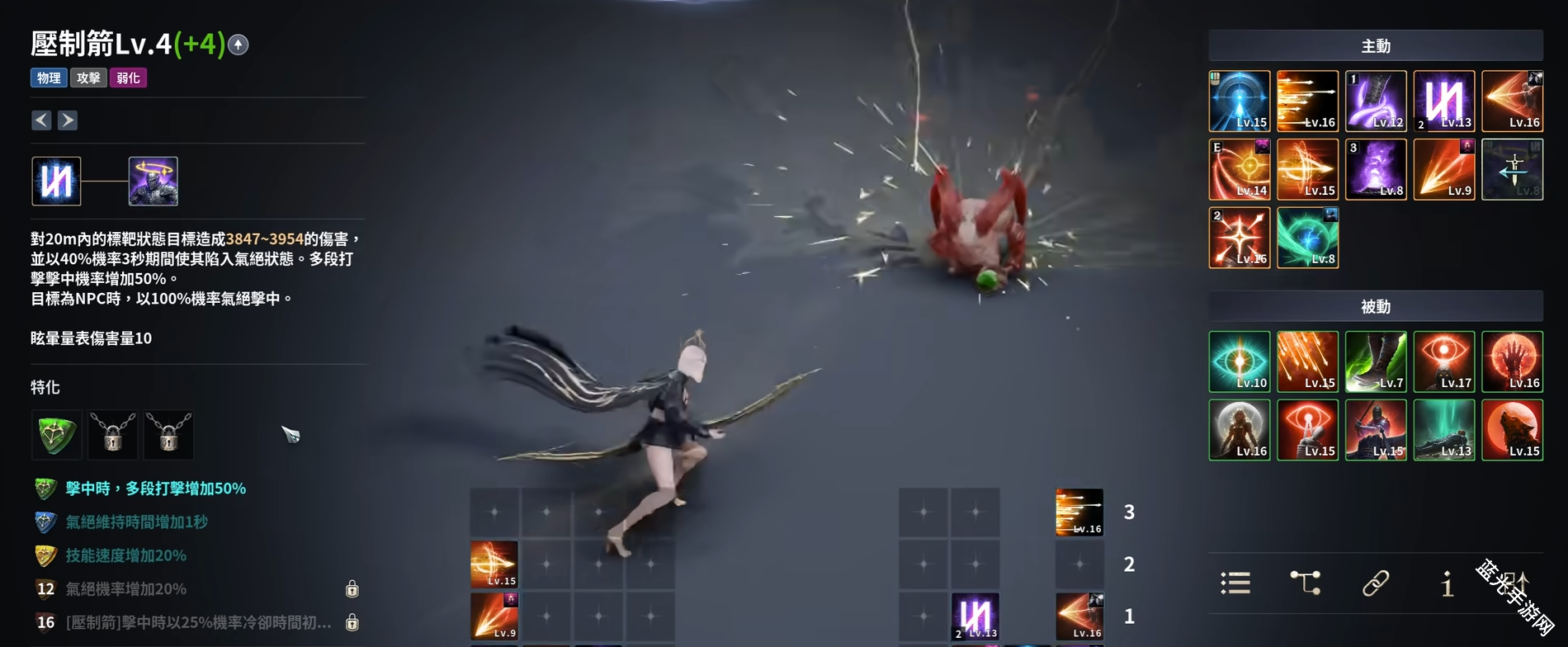Choose the 技能速度增加20% specialization
1568x647 pixels.
point(125,555)
